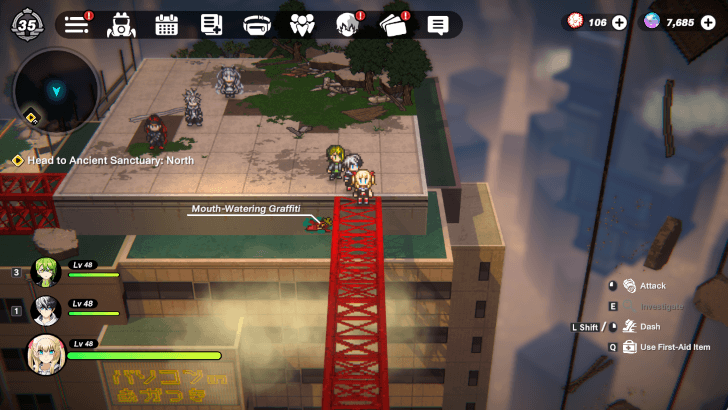Click the Dash running figure icon
This screenshot has height=410, width=728.
[x=628, y=326]
